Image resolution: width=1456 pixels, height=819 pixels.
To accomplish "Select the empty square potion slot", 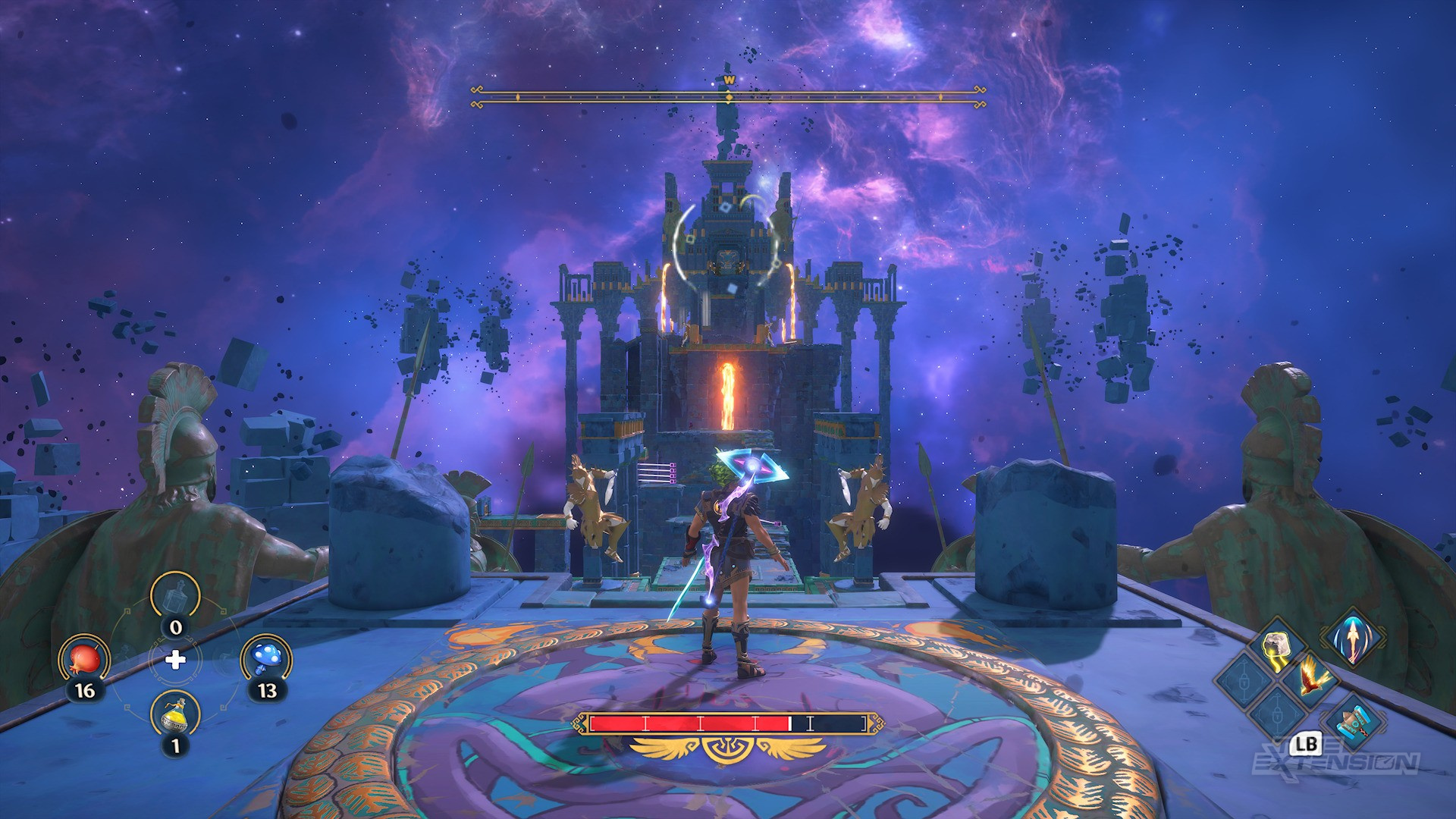I will click(x=175, y=597).
